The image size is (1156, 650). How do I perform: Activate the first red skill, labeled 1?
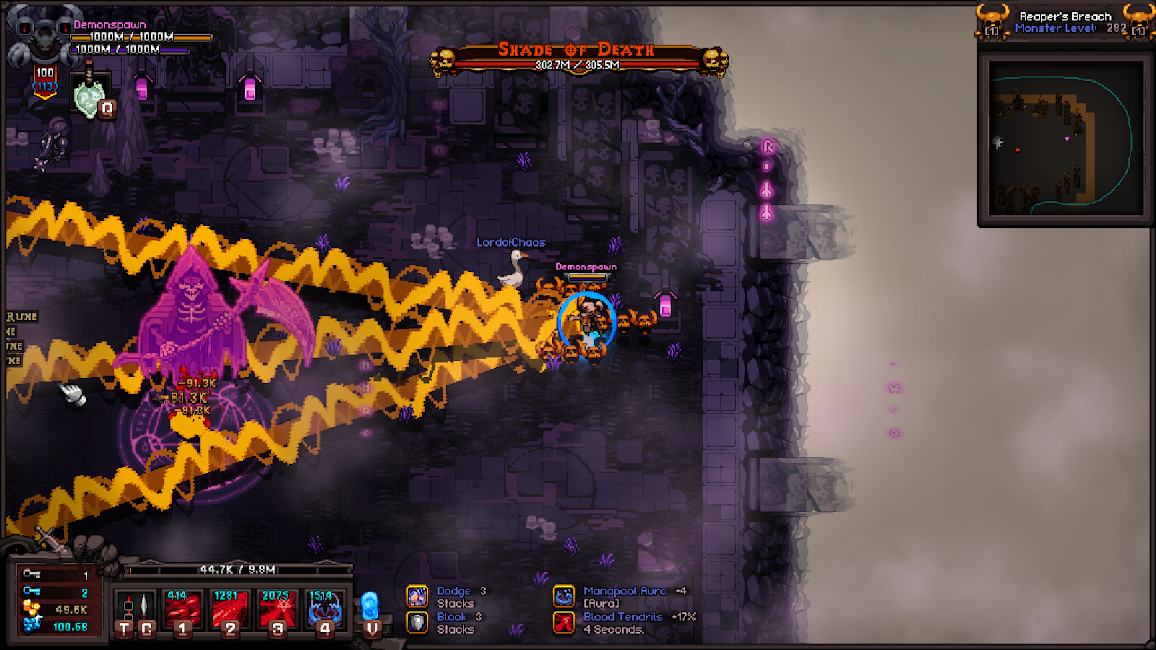coord(183,608)
